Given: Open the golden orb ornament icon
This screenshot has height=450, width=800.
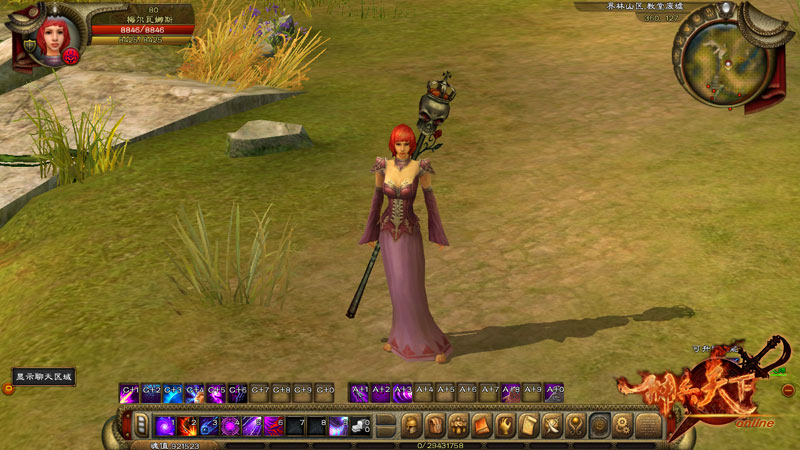Looking at the screenshot, I should [x=576, y=425].
